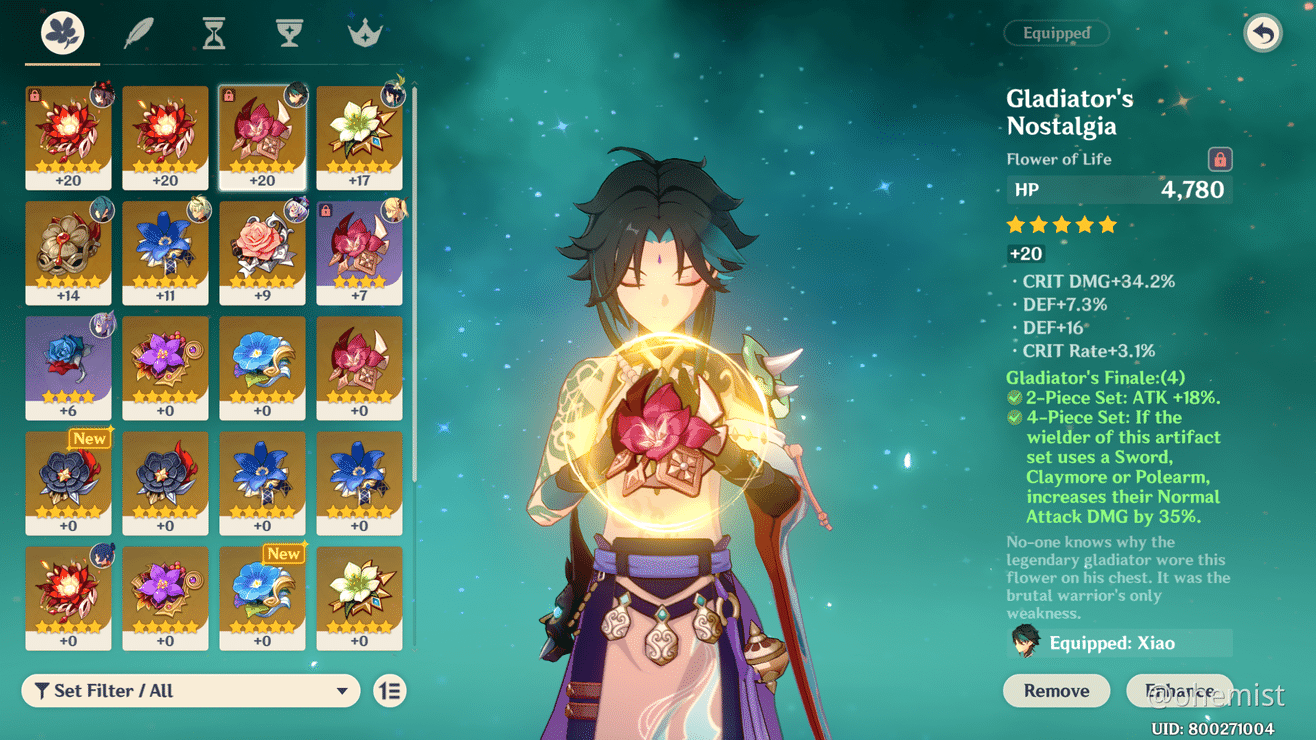Image resolution: width=1316 pixels, height=740 pixels.
Task: Switch to the Sands of Eon category
Action: coord(213,31)
